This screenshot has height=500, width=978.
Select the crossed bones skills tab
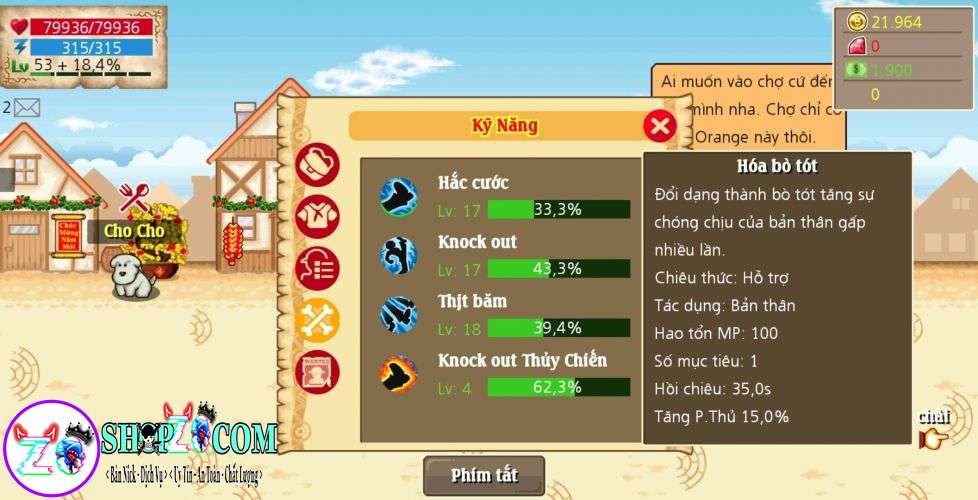coord(318,320)
